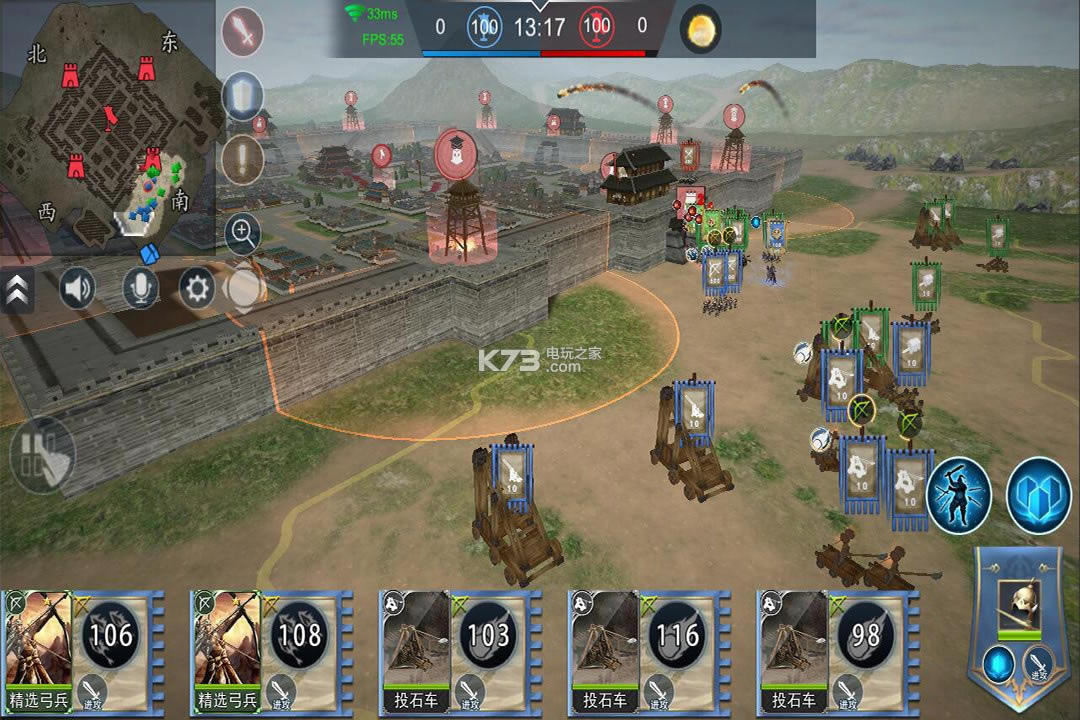Toggle the microphone voice chat

[140, 289]
